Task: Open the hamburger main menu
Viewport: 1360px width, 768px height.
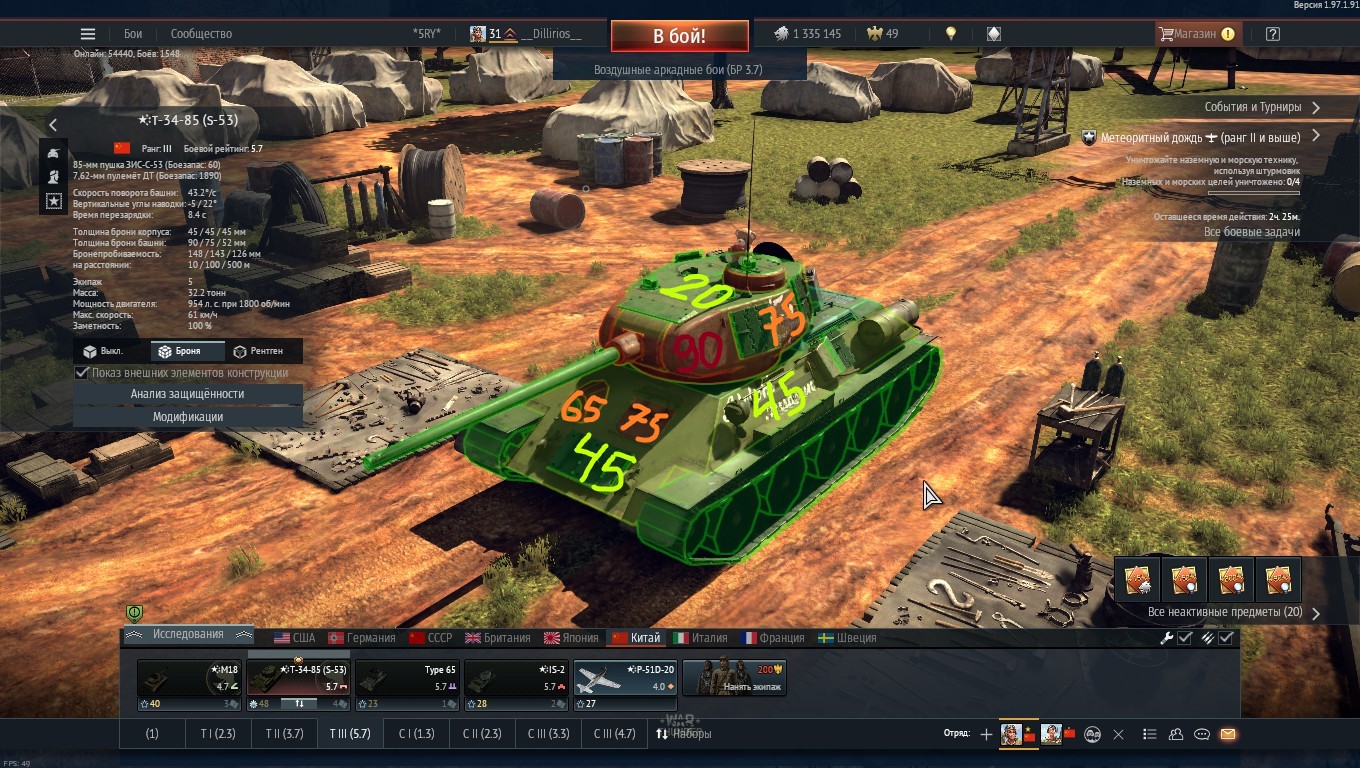Action: (x=88, y=34)
